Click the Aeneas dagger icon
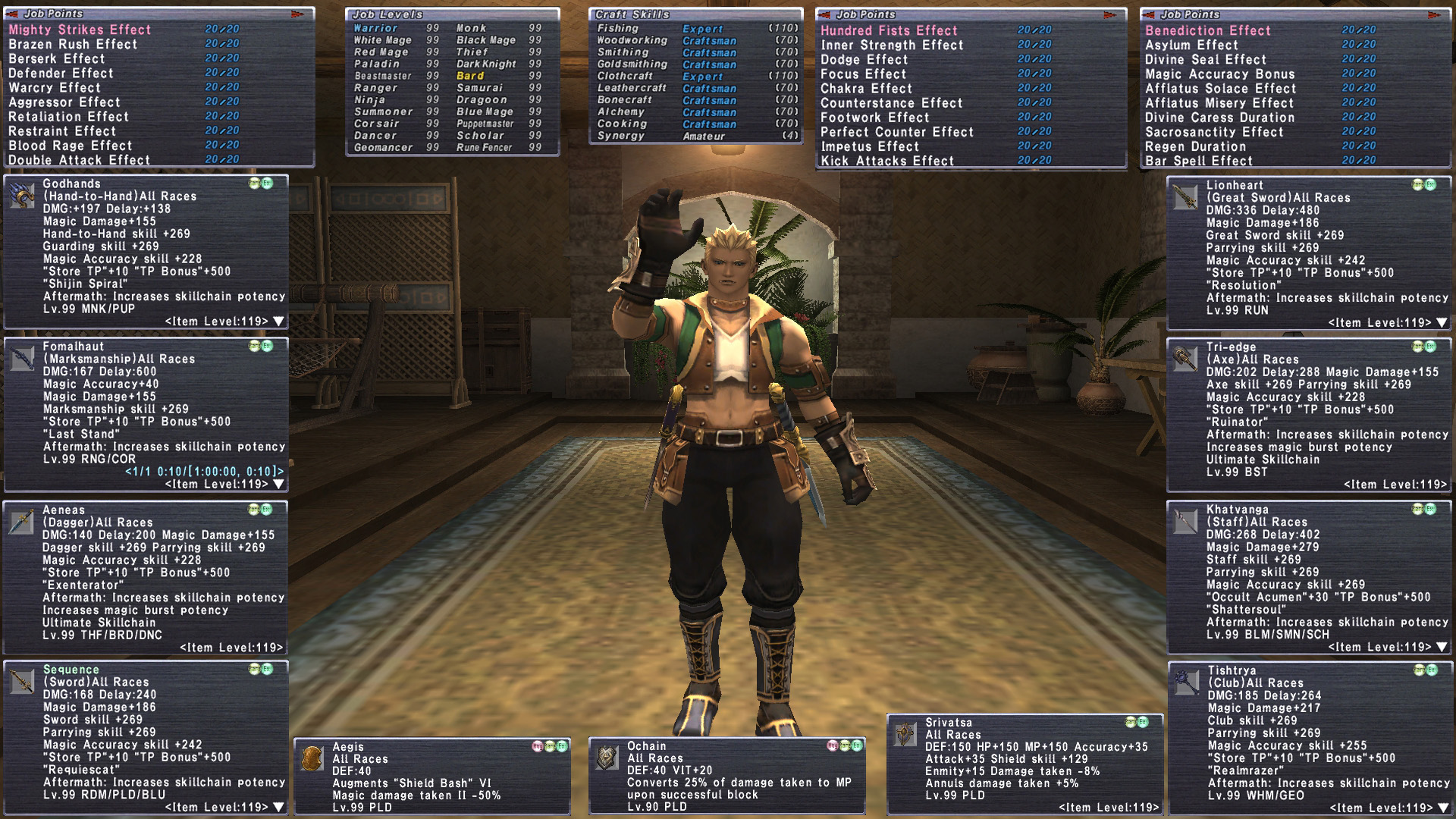1456x819 pixels. [x=22, y=521]
